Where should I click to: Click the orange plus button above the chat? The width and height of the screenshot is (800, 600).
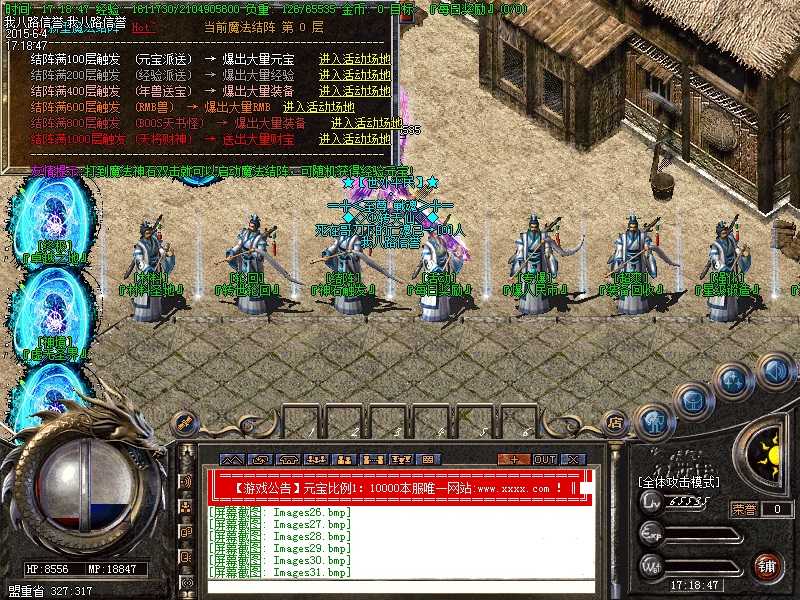(x=514, y=459)
